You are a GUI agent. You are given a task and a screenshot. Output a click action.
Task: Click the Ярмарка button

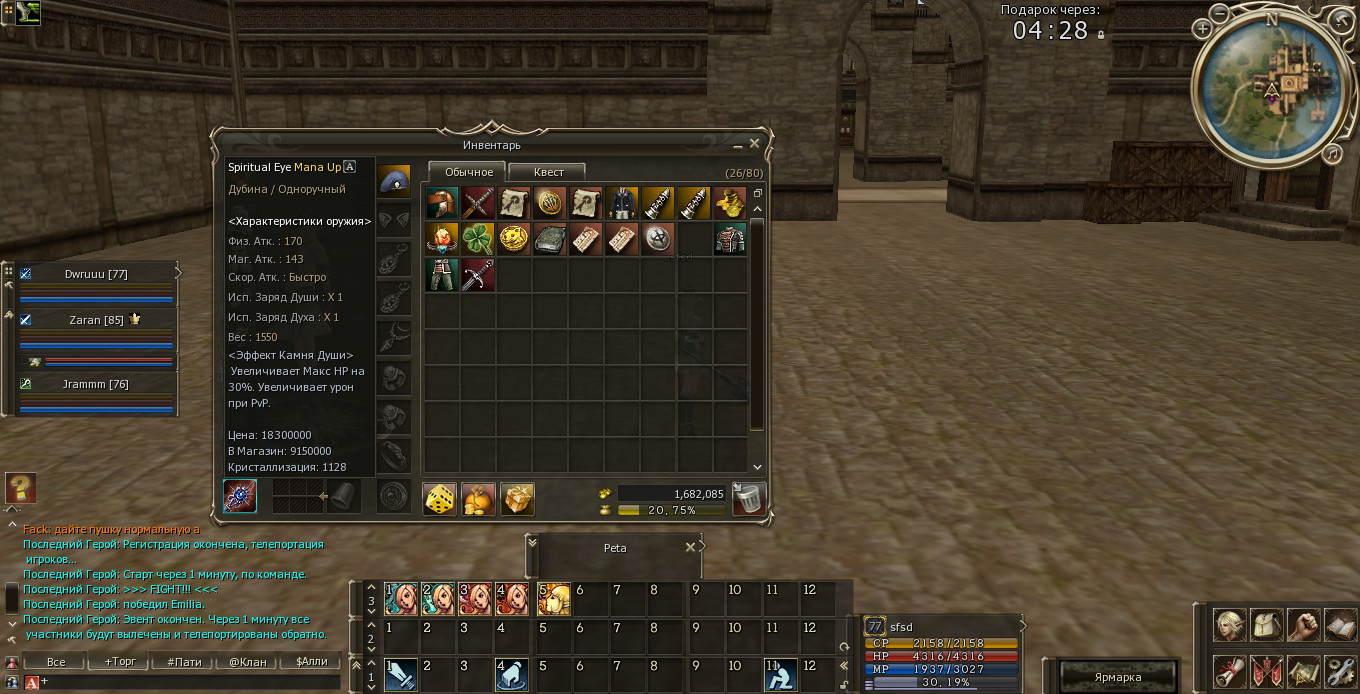pyautogui.click(x=1117, y=677)
